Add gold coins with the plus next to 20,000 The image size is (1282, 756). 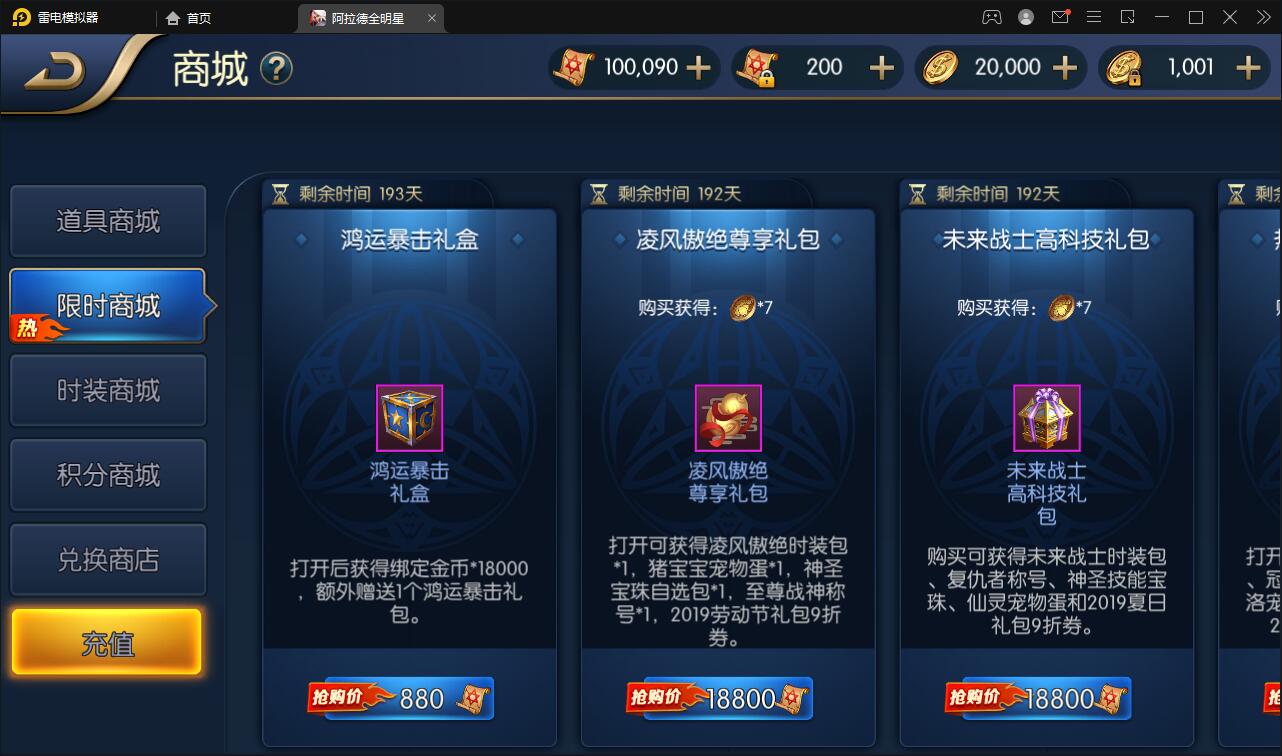1064,67
